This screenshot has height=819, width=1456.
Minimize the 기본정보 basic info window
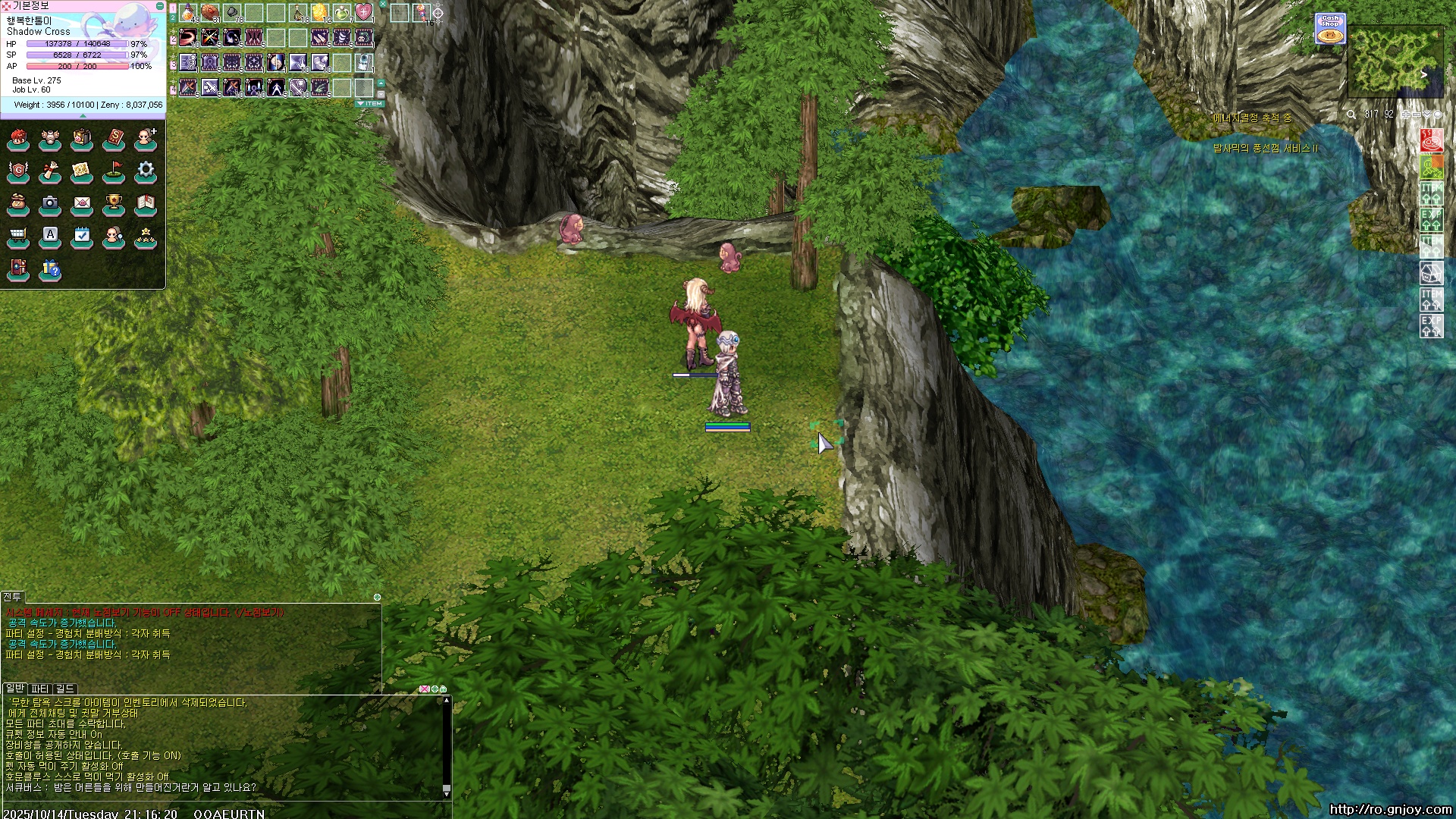159,5
